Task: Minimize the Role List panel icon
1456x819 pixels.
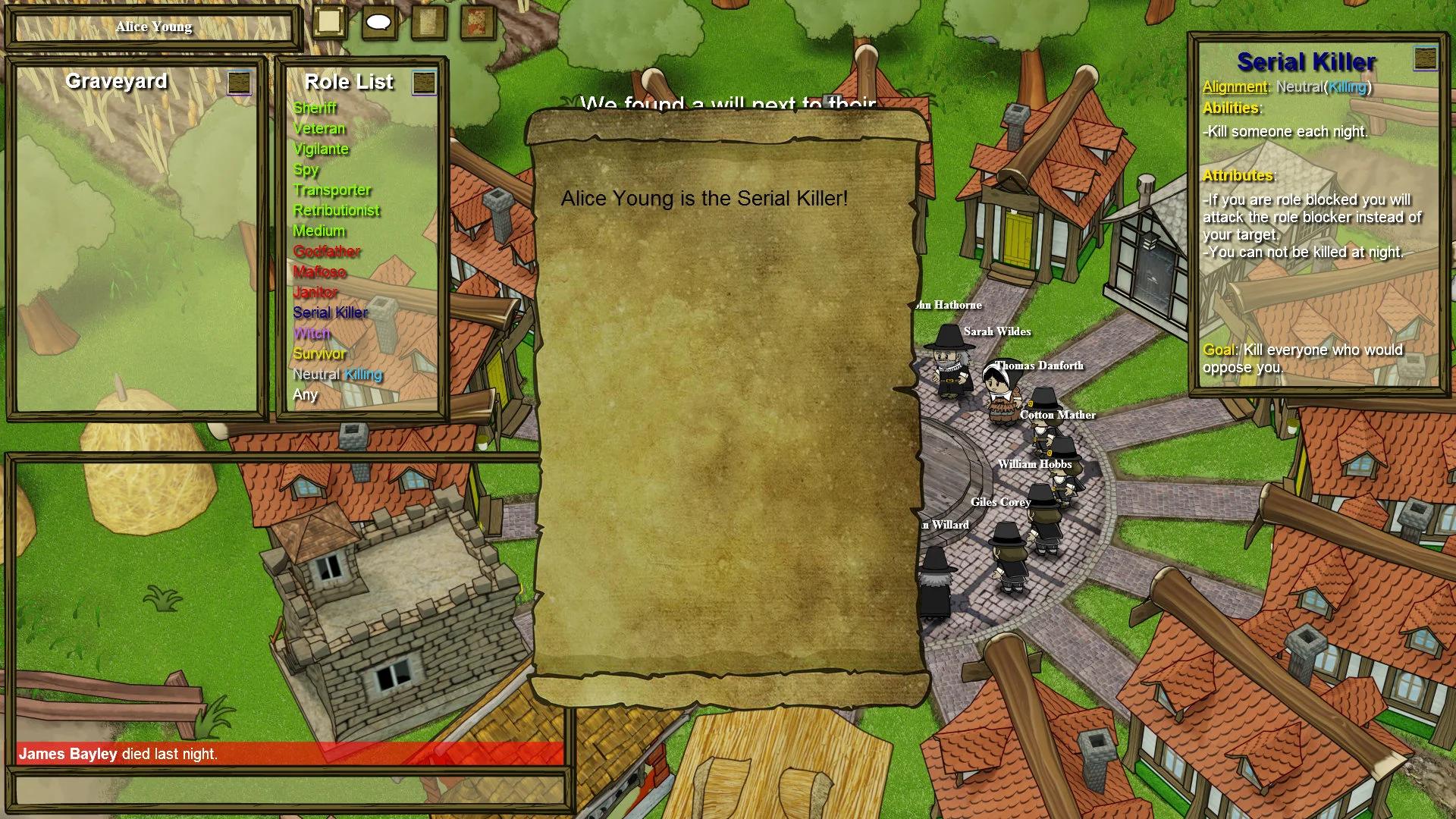Action: point(424,83)
